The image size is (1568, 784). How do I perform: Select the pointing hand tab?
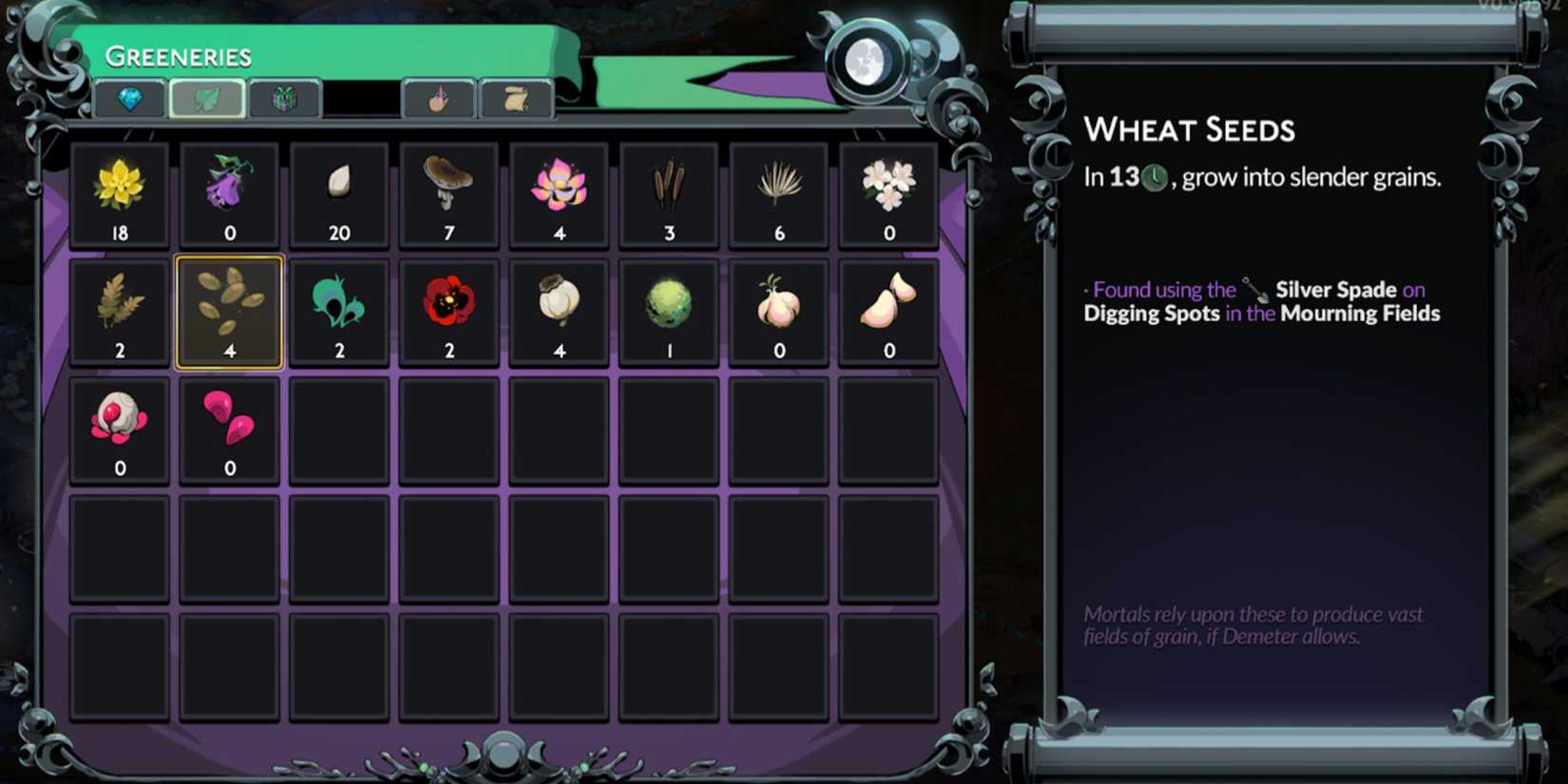[439, 98]
